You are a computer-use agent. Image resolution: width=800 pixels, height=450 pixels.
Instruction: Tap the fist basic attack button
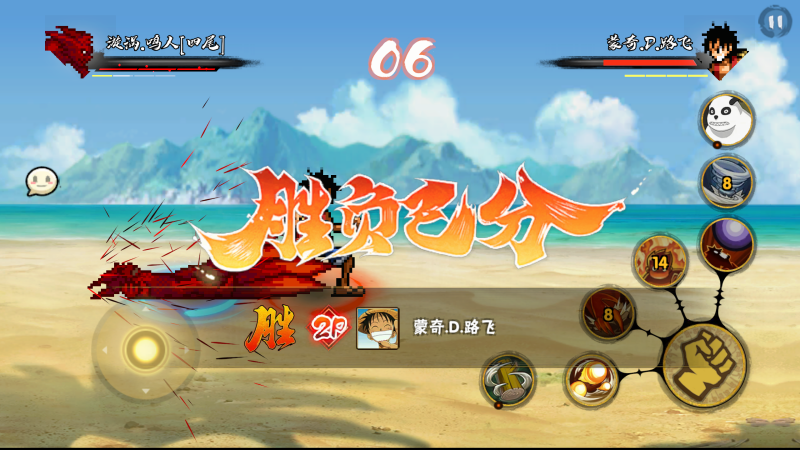703,366
